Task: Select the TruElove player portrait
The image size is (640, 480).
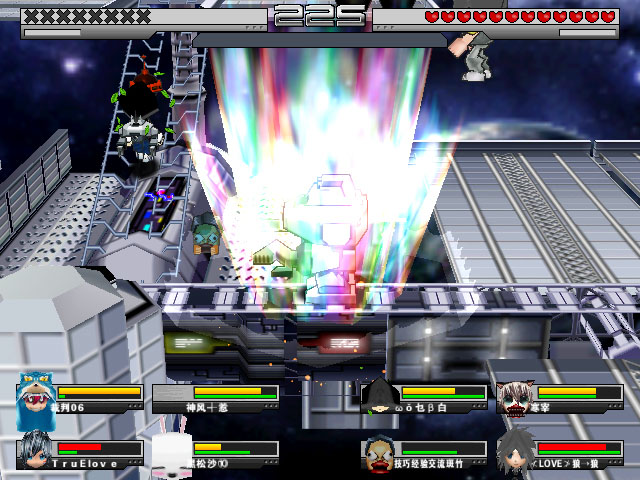Action: pos(36,450)
